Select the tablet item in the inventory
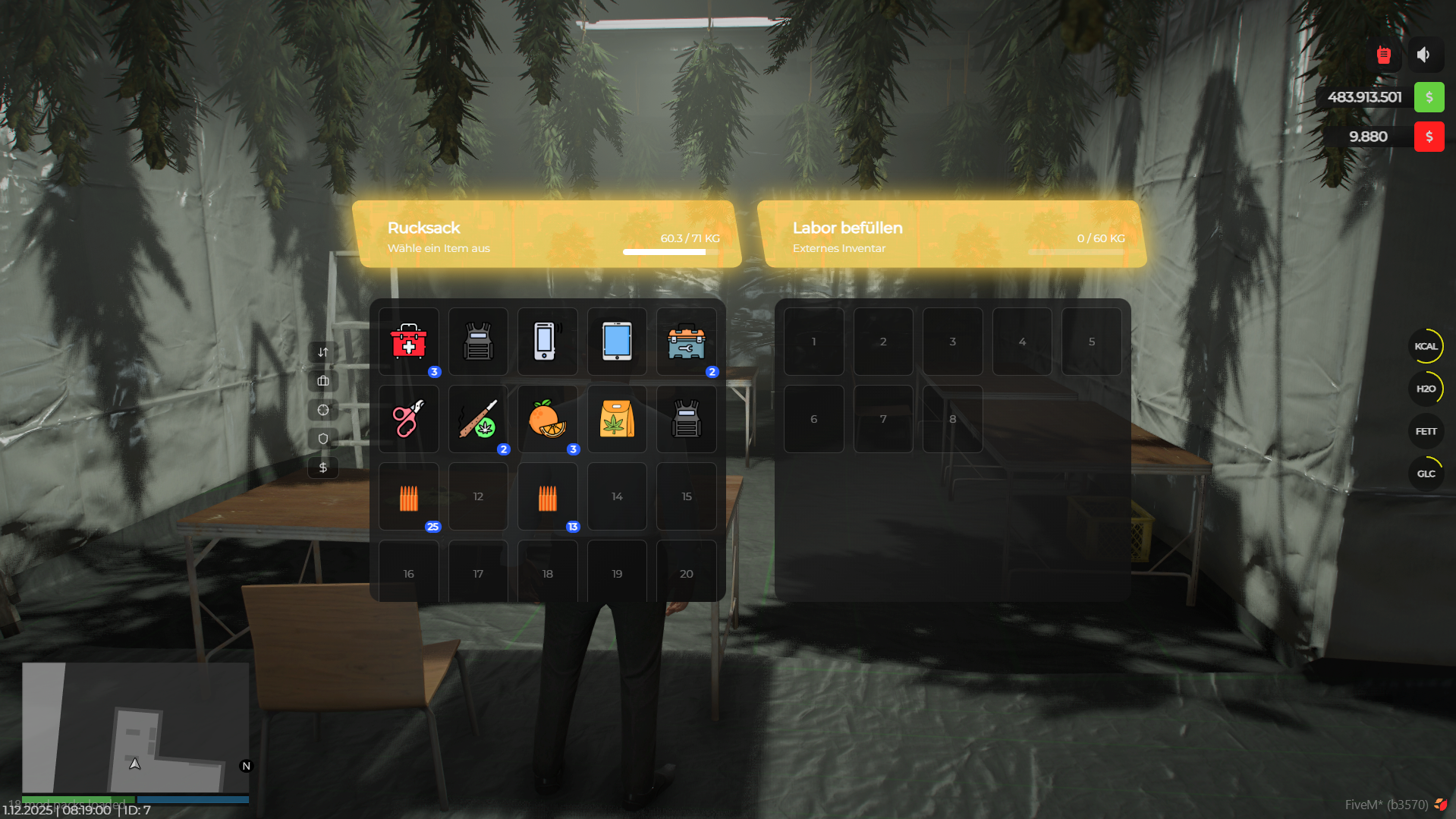 [x=616, y=342]
